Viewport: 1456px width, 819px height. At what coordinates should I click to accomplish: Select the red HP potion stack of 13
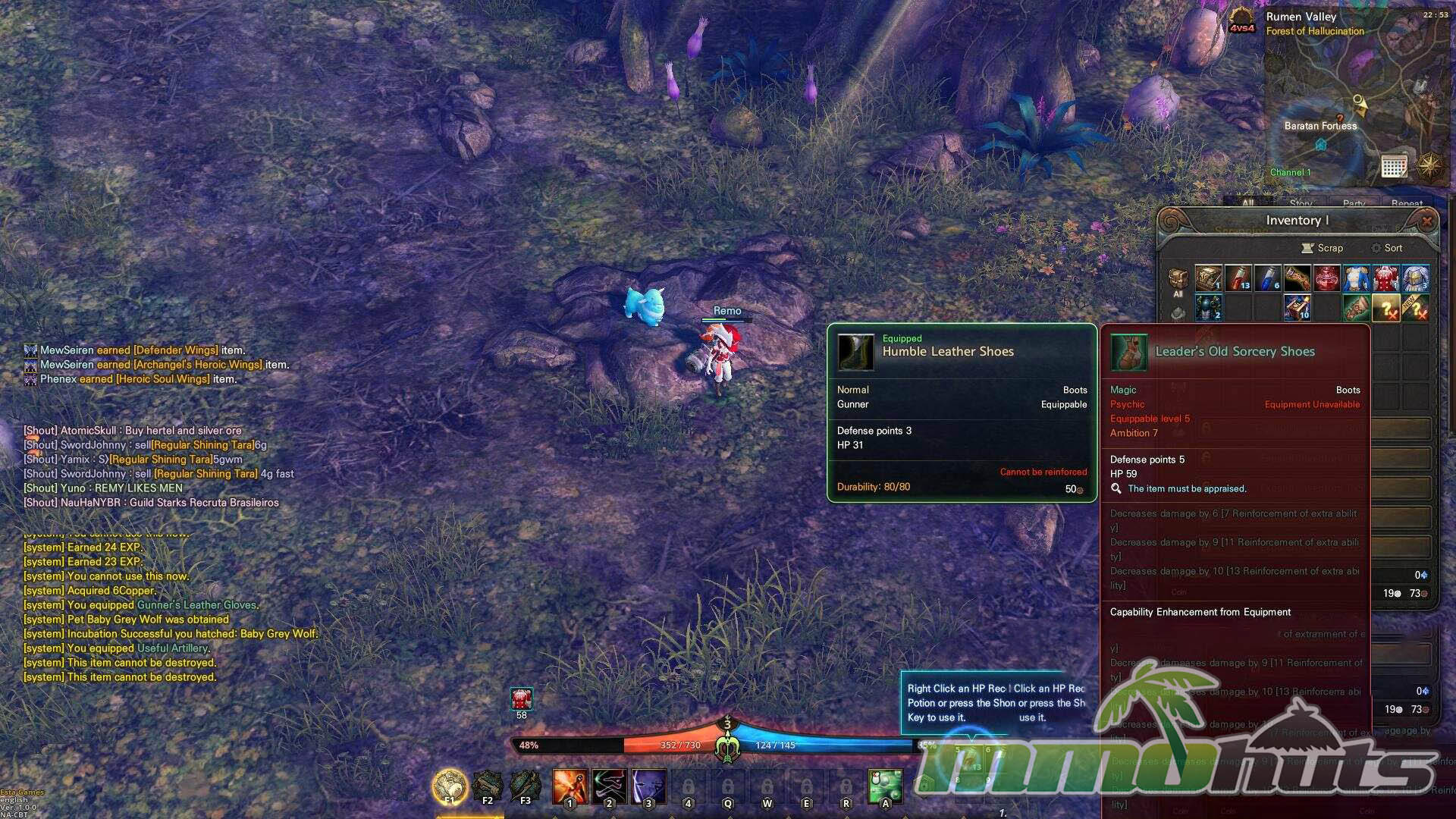[x=1238, y=278]
